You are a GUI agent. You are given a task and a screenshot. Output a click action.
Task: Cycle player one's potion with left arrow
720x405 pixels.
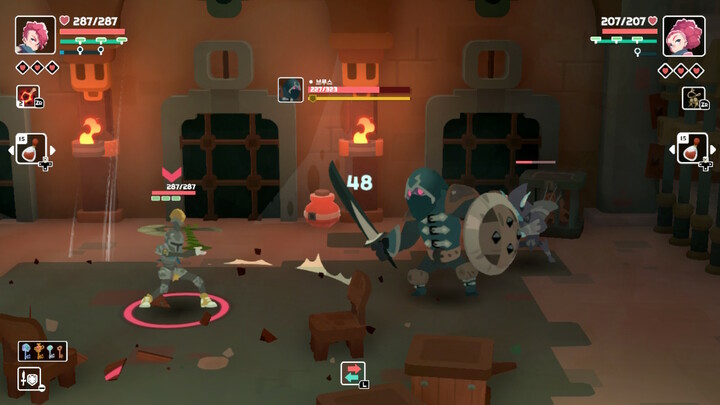tap(10, 150)
